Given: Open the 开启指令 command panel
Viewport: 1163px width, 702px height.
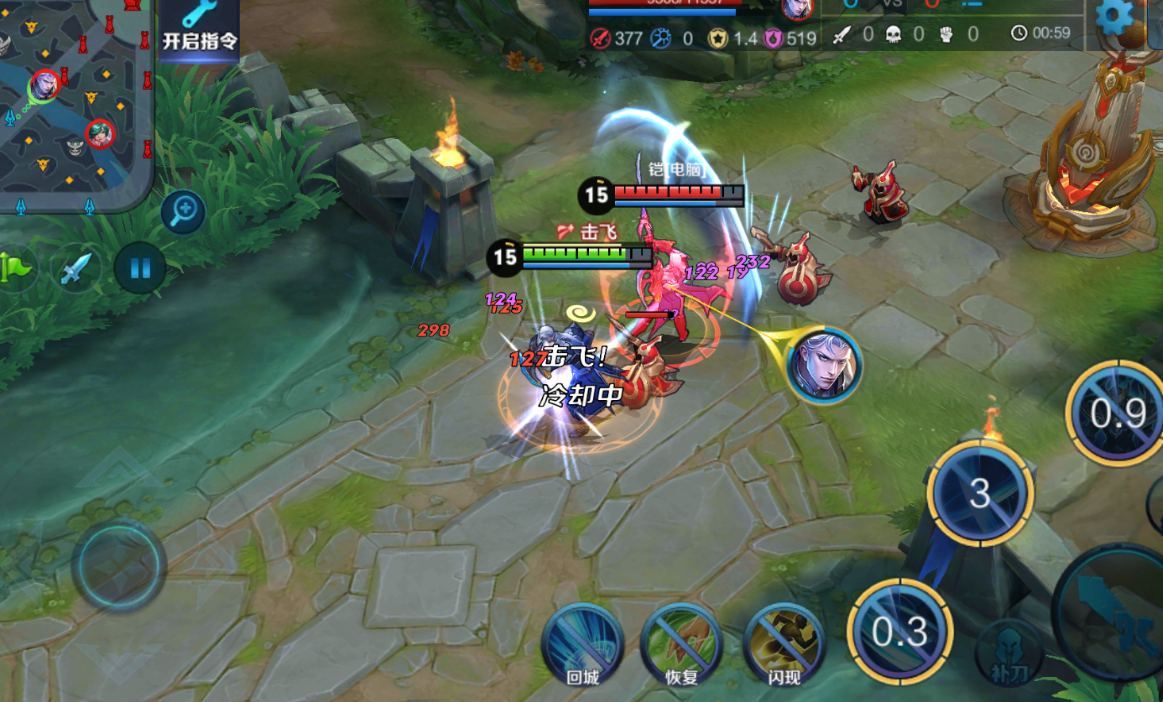Looking at the screenshot, I should pos(199,30).
